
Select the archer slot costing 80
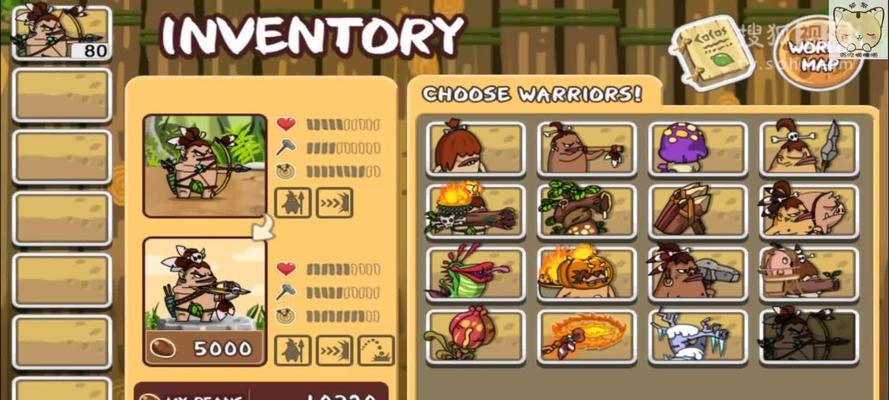62,33
